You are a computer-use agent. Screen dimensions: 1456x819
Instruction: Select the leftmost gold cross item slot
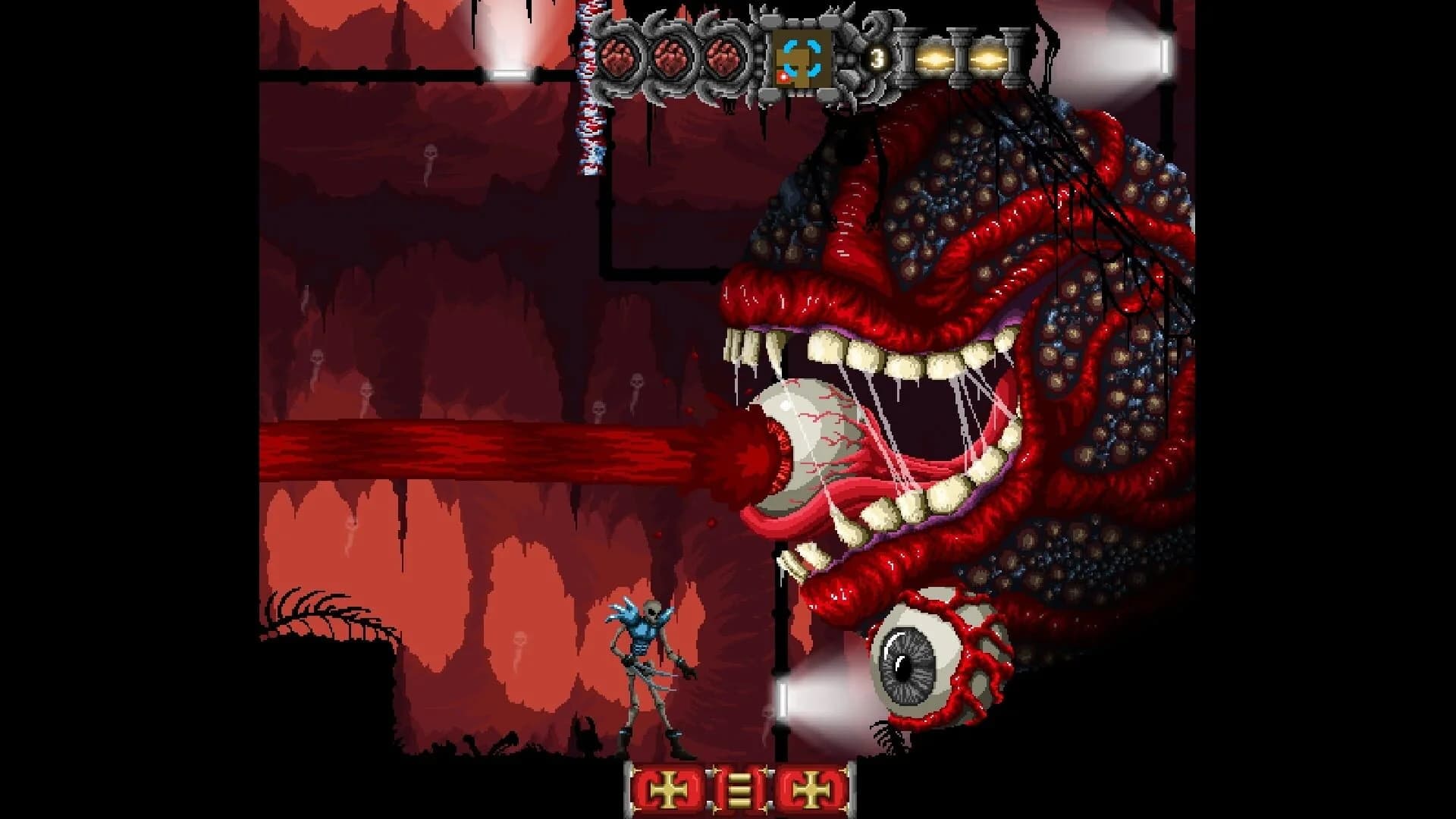668,789
